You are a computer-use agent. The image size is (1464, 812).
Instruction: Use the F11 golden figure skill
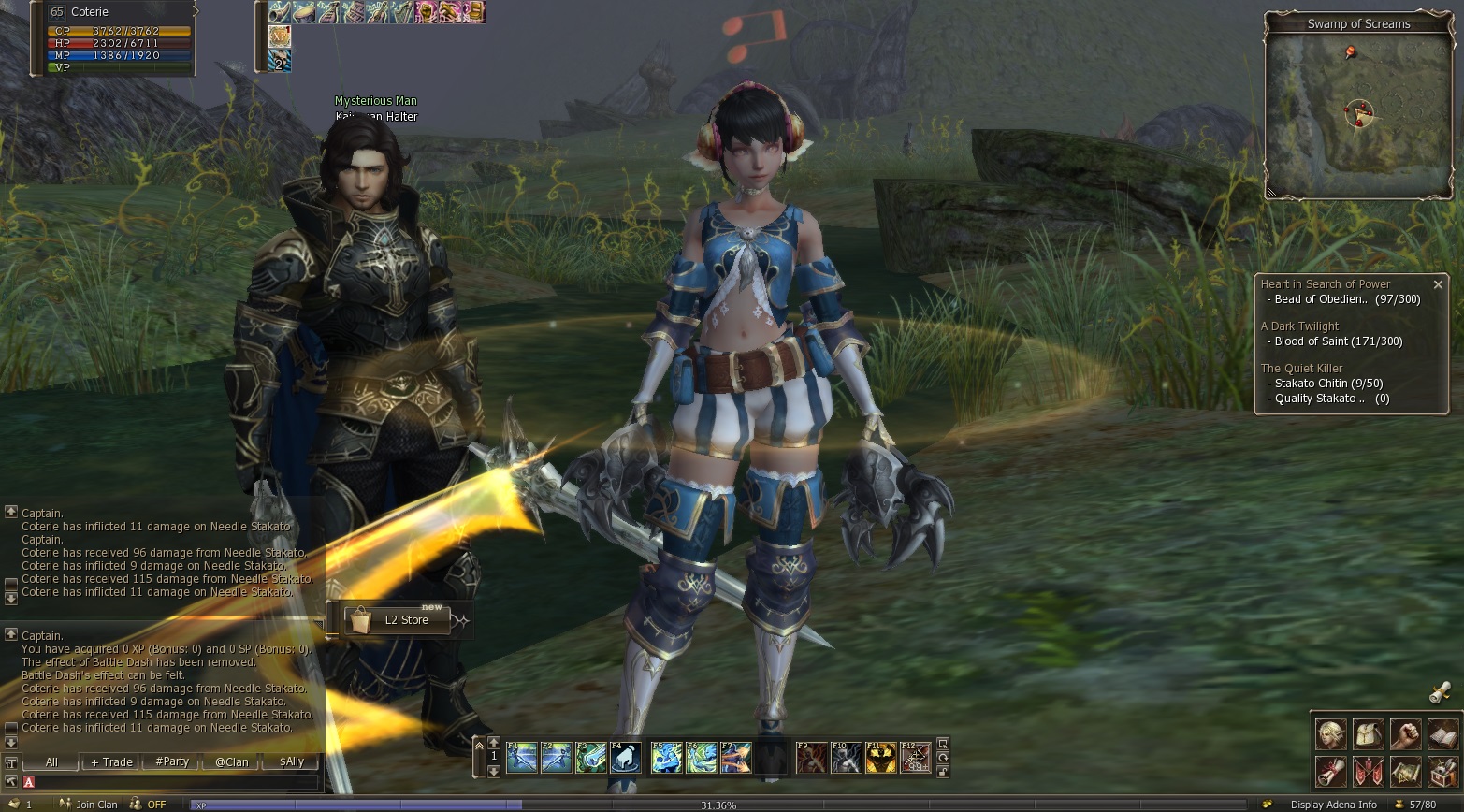point(880,758)
